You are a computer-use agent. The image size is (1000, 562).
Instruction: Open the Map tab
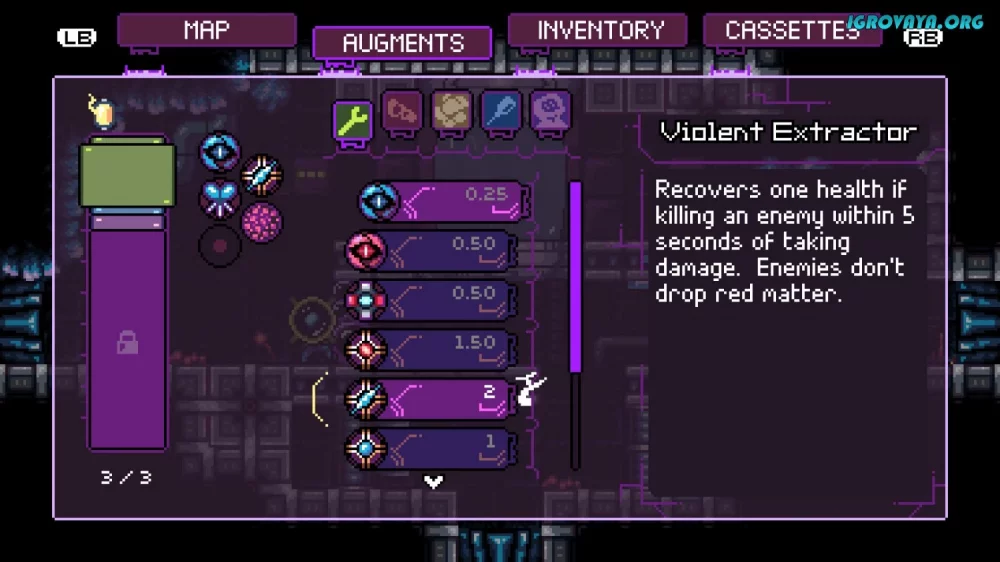(x=206, y=29)
